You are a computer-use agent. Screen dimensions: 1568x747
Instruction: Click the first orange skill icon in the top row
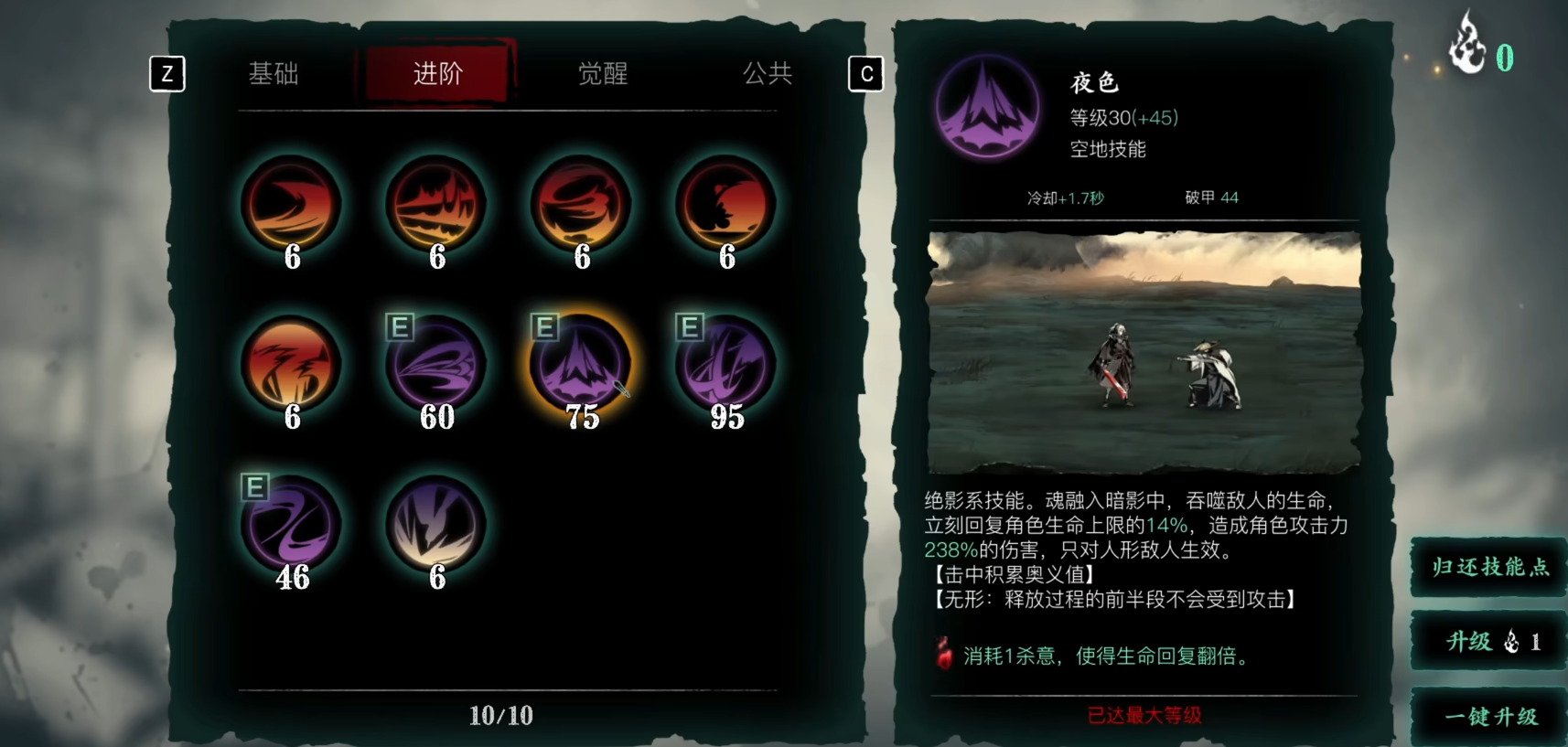[291, 204]
